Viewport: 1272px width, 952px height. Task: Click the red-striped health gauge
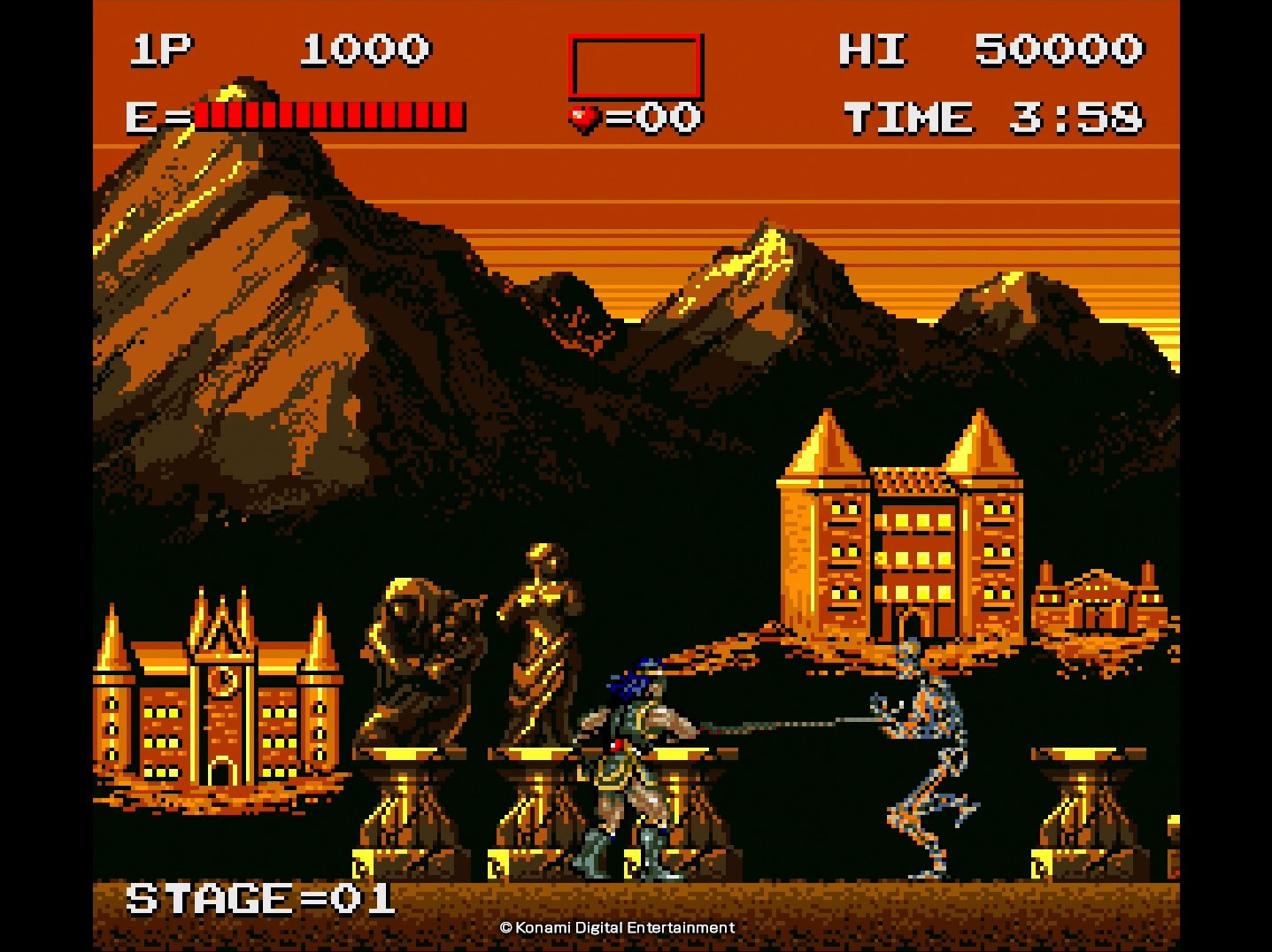(x=328, y=114)
